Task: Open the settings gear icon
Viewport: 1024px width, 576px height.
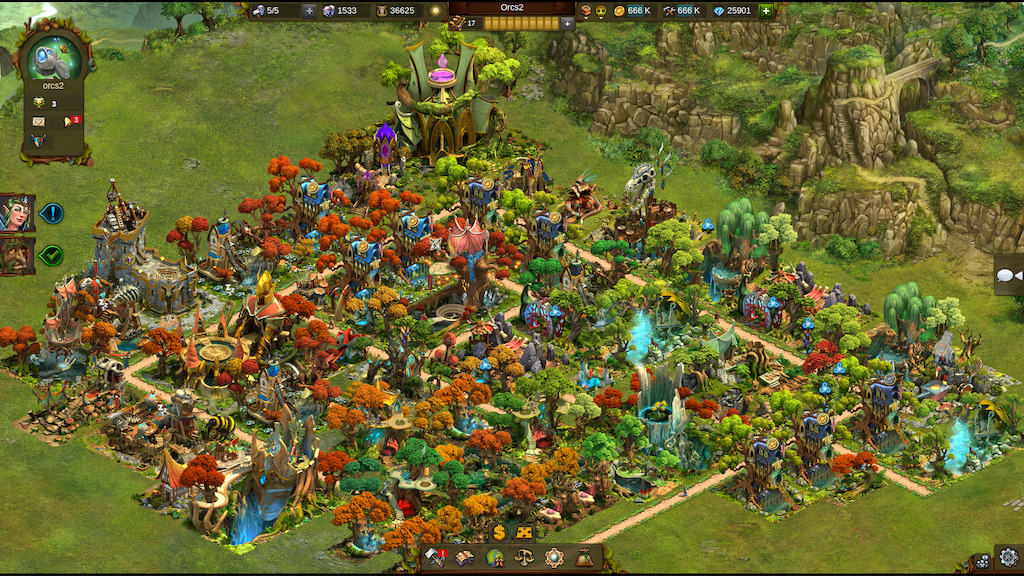Action: [1008, 557]
